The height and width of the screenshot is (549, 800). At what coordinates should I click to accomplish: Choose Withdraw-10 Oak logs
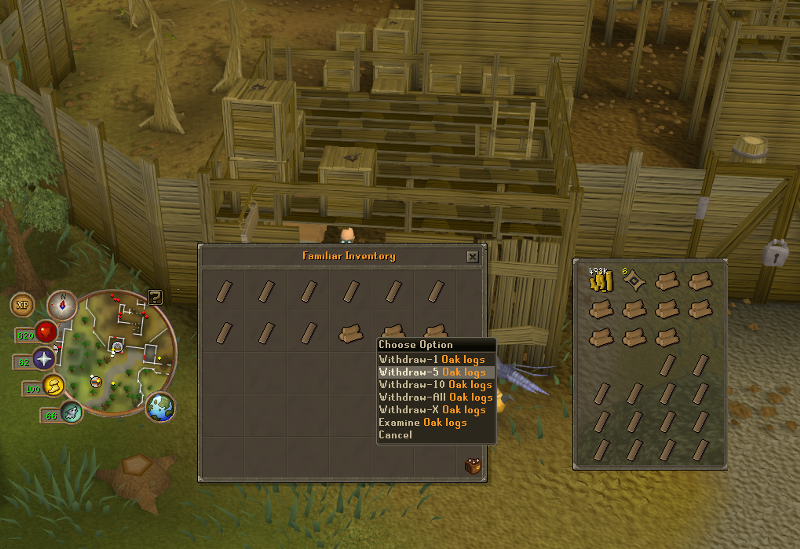[435, 385]
